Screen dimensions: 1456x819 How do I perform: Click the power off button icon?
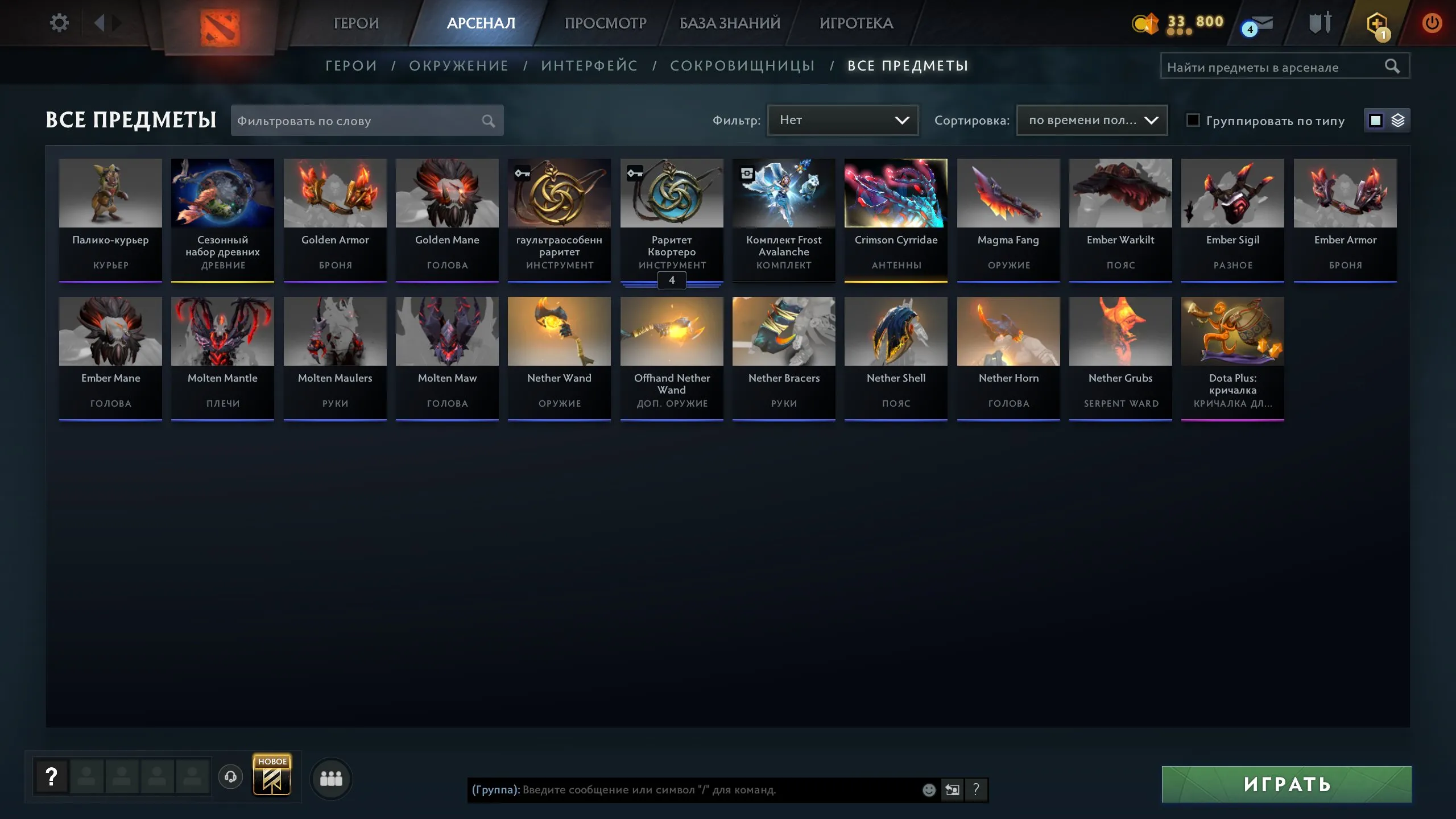[1432, 23]
